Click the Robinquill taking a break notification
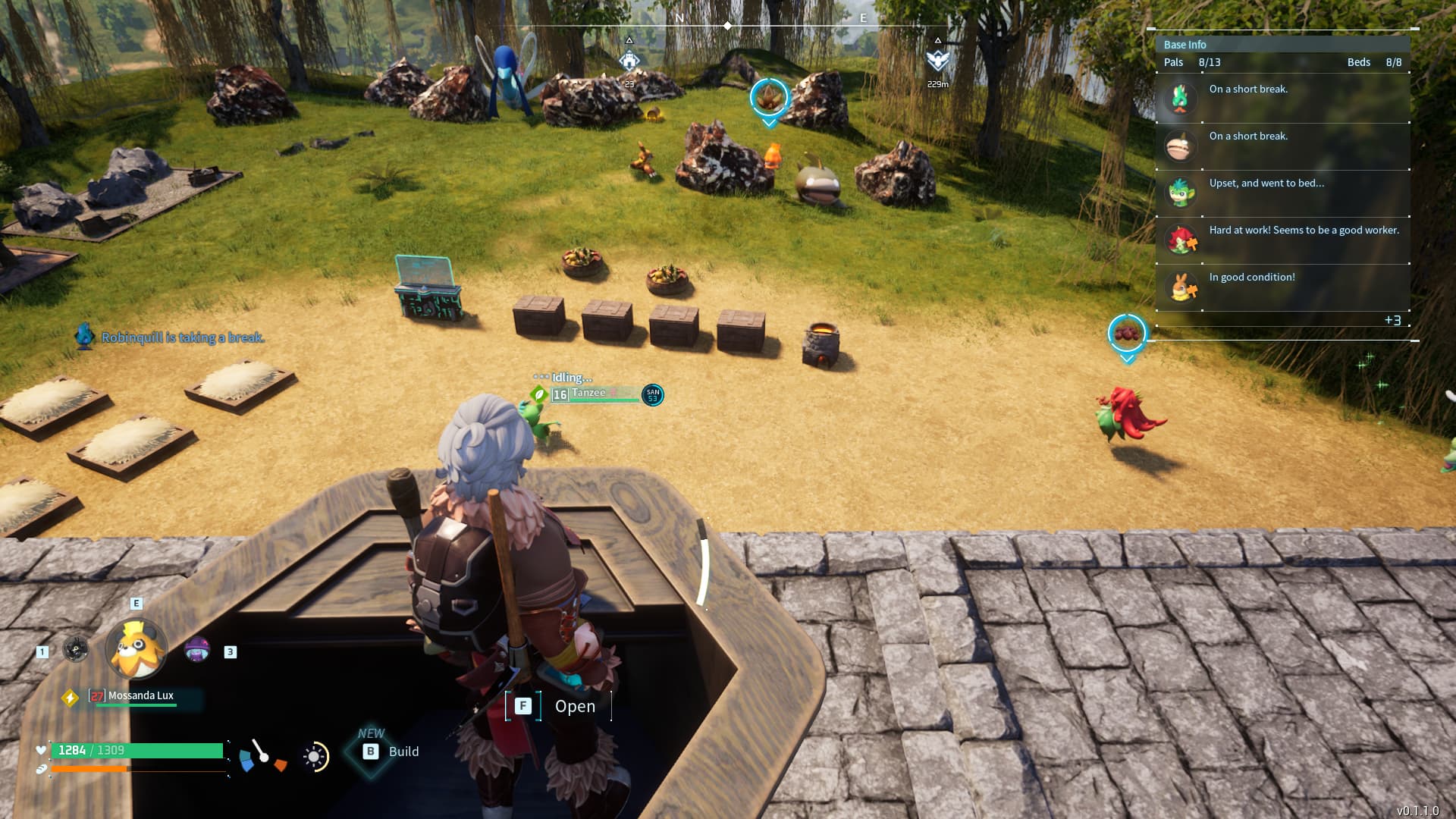The image size is (1456, 819). point(182,337)
